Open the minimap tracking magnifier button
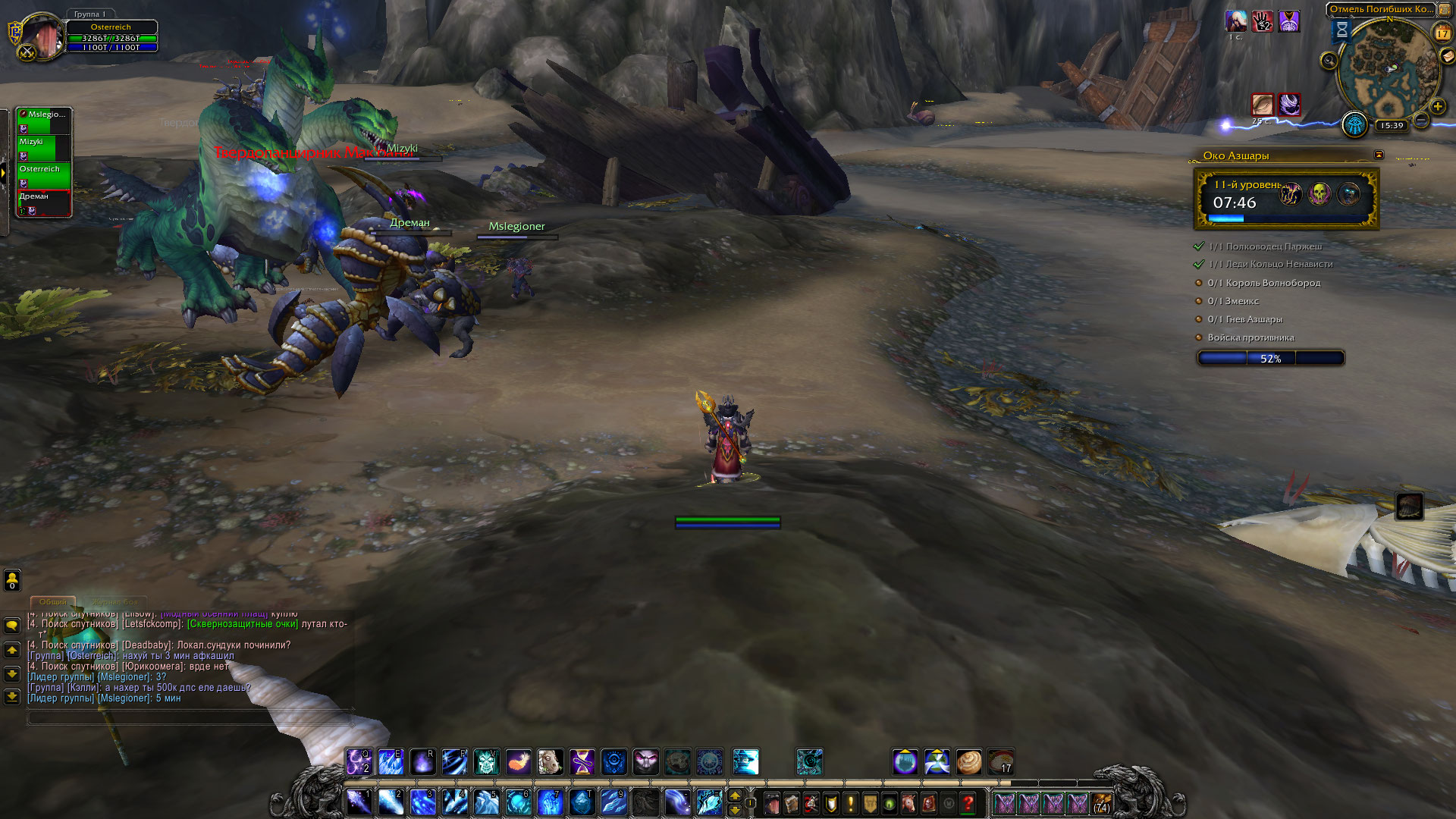Image resolution: width=1456 pixels, height=819 pixels. click(x=1329, y=61)
